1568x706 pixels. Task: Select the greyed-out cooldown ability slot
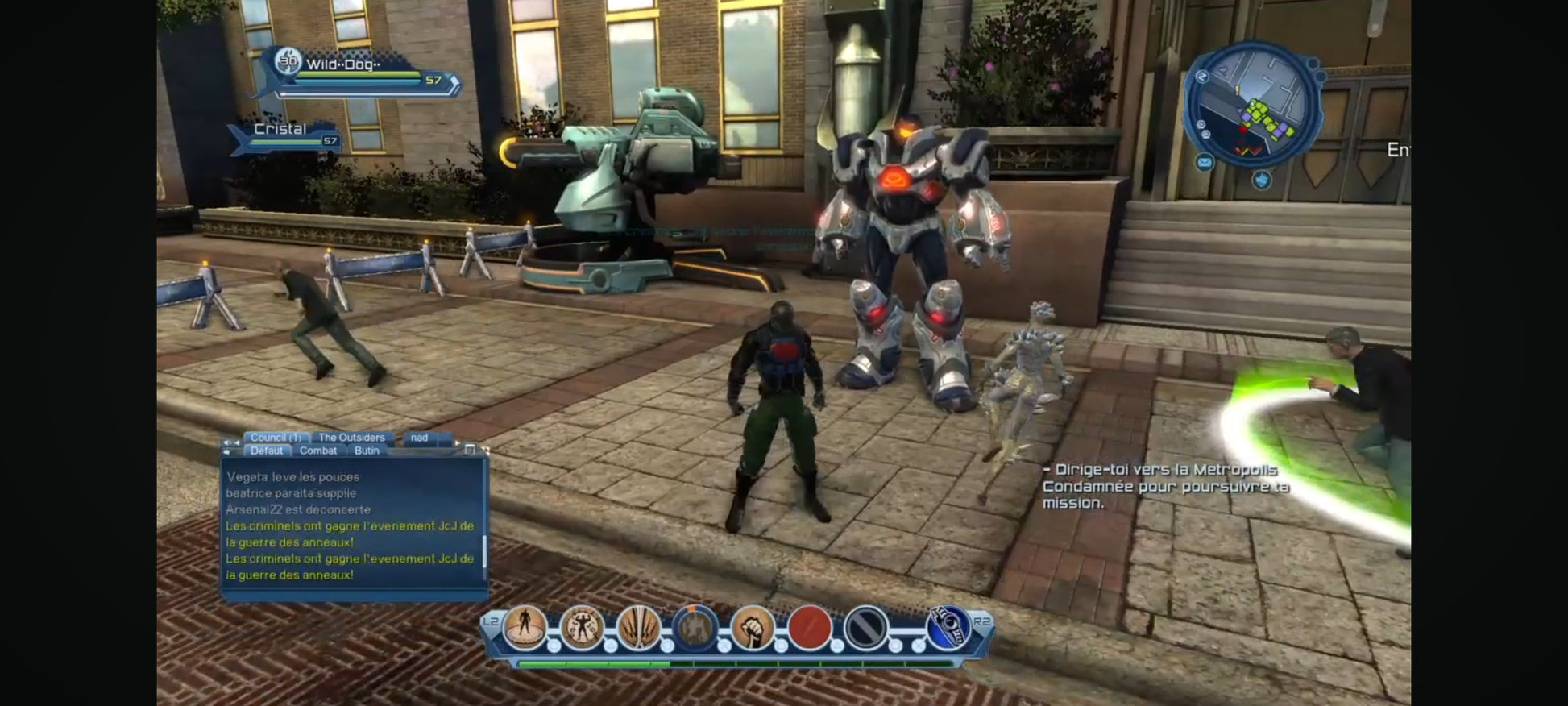[695, 628]
